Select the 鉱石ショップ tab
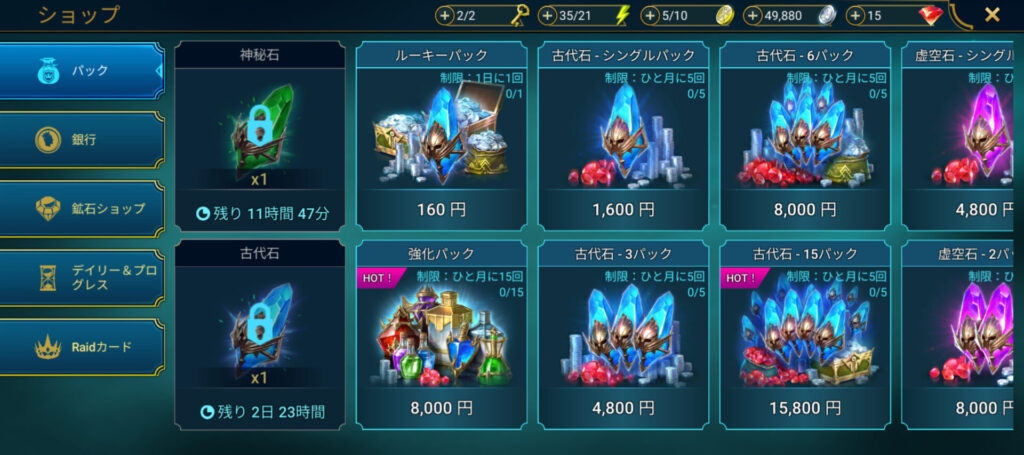Image resolution: width=1024 pixels, height=455 pixels. [x=82, y=209]
